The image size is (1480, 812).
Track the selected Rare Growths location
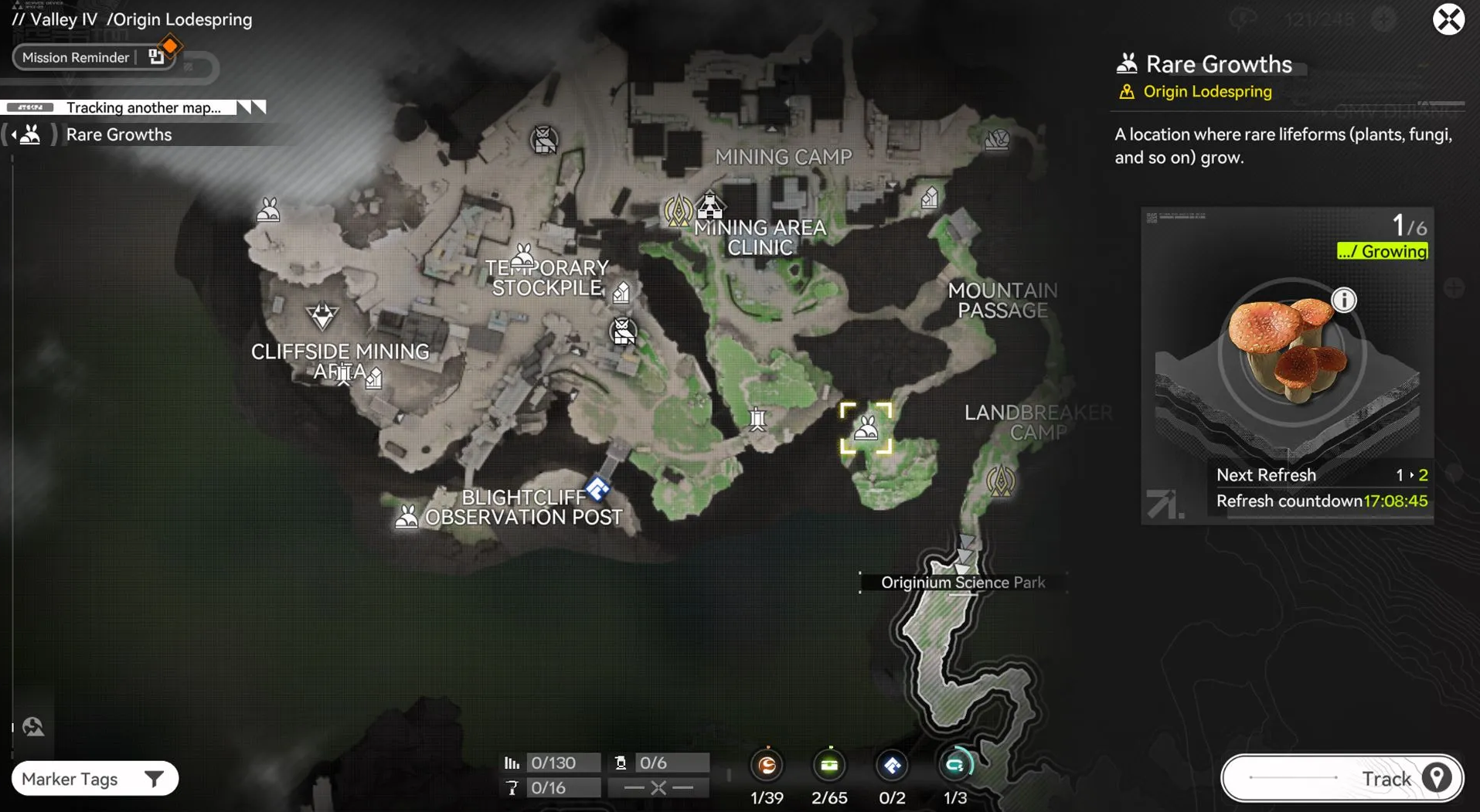(x=1342, y=778)
